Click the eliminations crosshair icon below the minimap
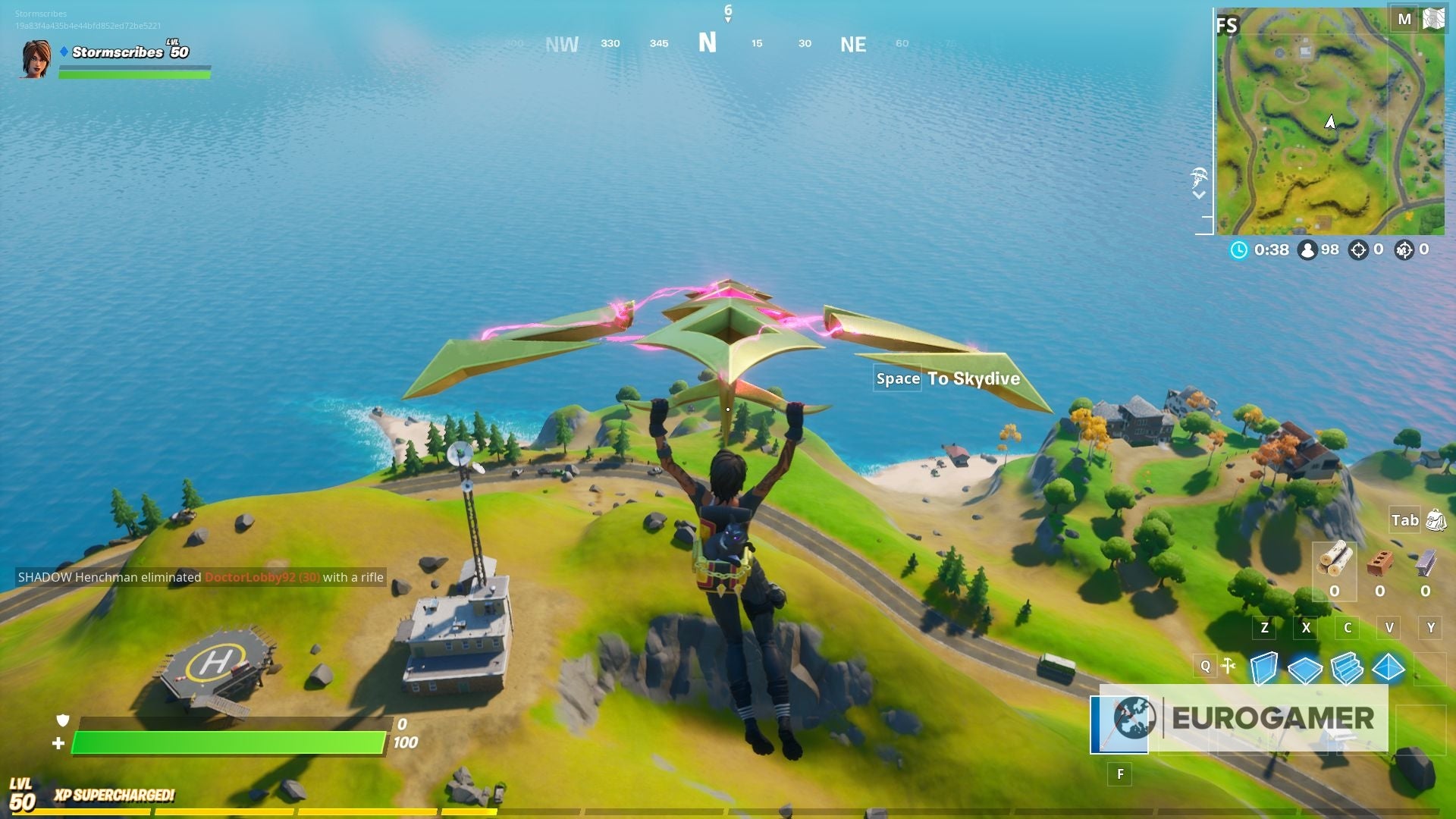 1359,249
